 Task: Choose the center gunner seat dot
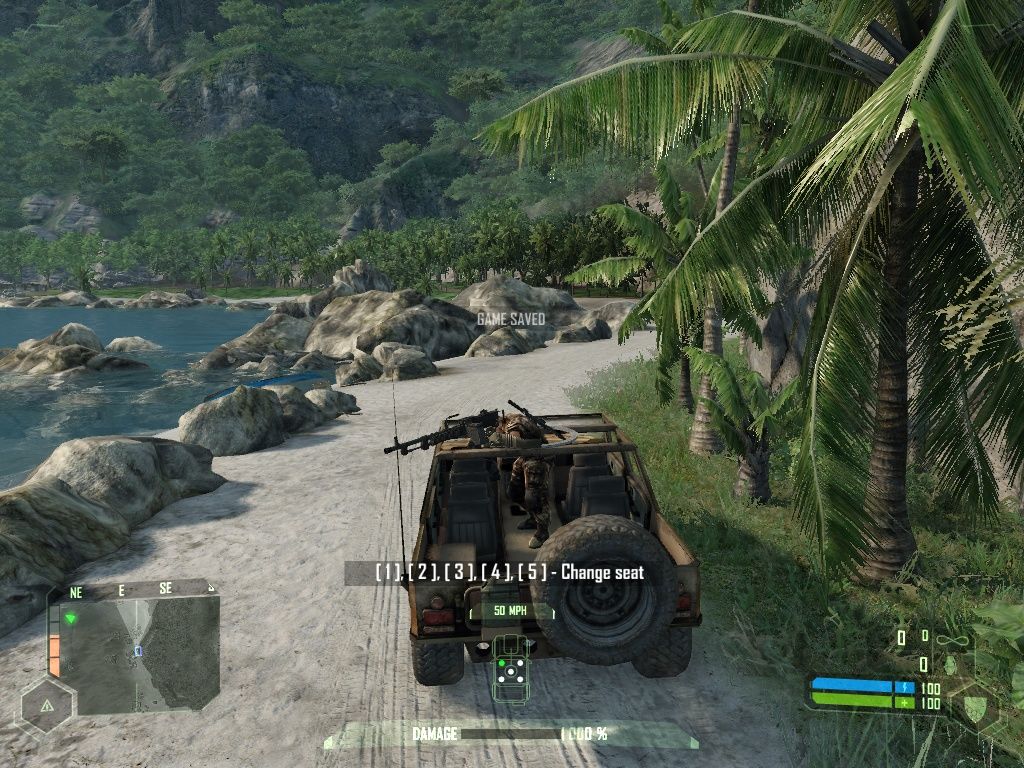click(x=511, y=673)
